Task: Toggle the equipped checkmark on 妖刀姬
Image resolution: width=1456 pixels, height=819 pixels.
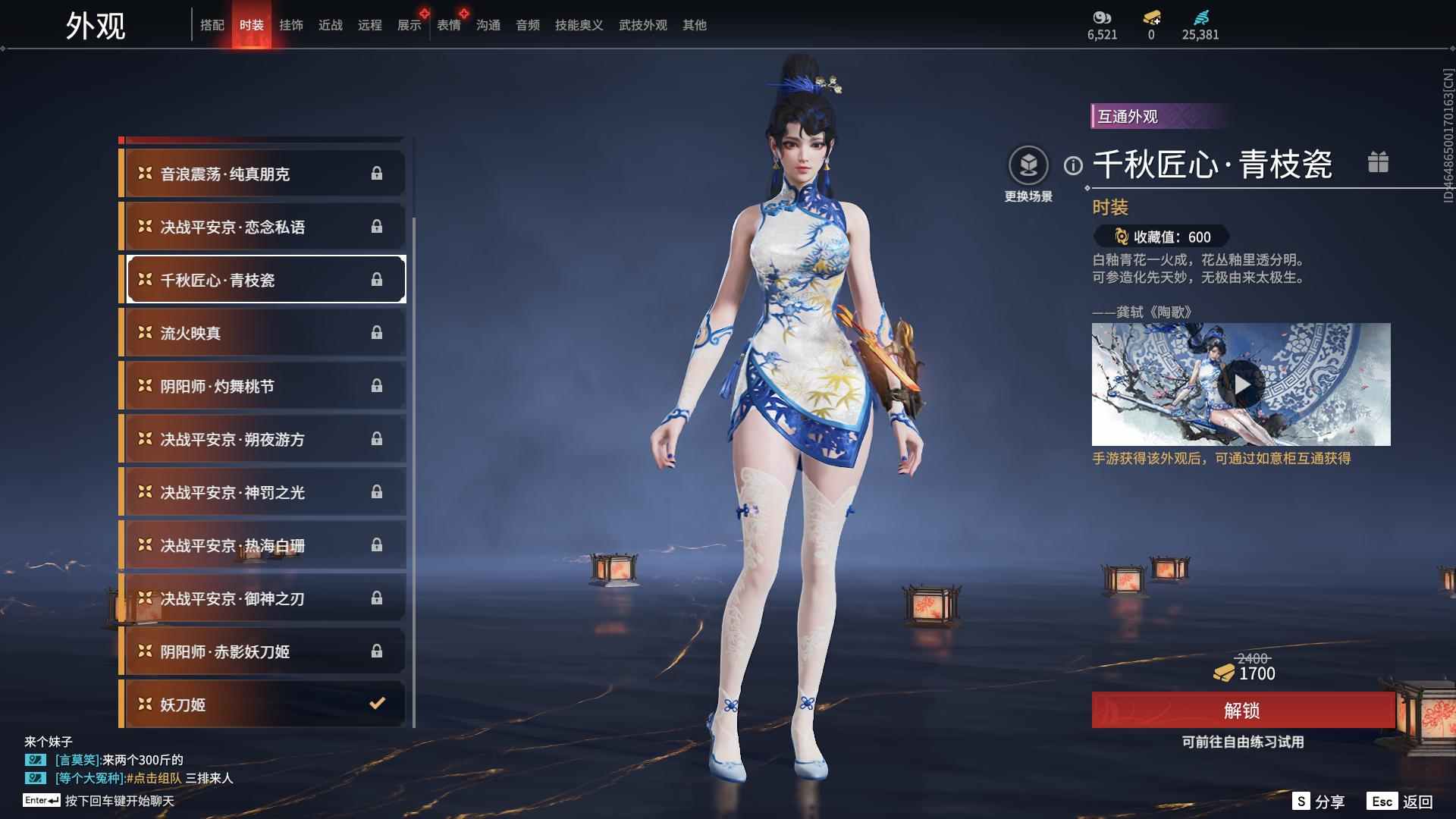Action: [x=377, y=704]
